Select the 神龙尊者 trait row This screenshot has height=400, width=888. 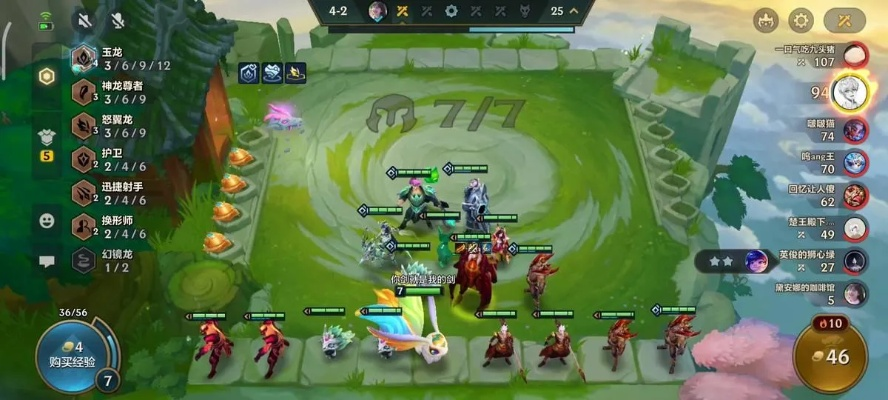tap(115, 92)
